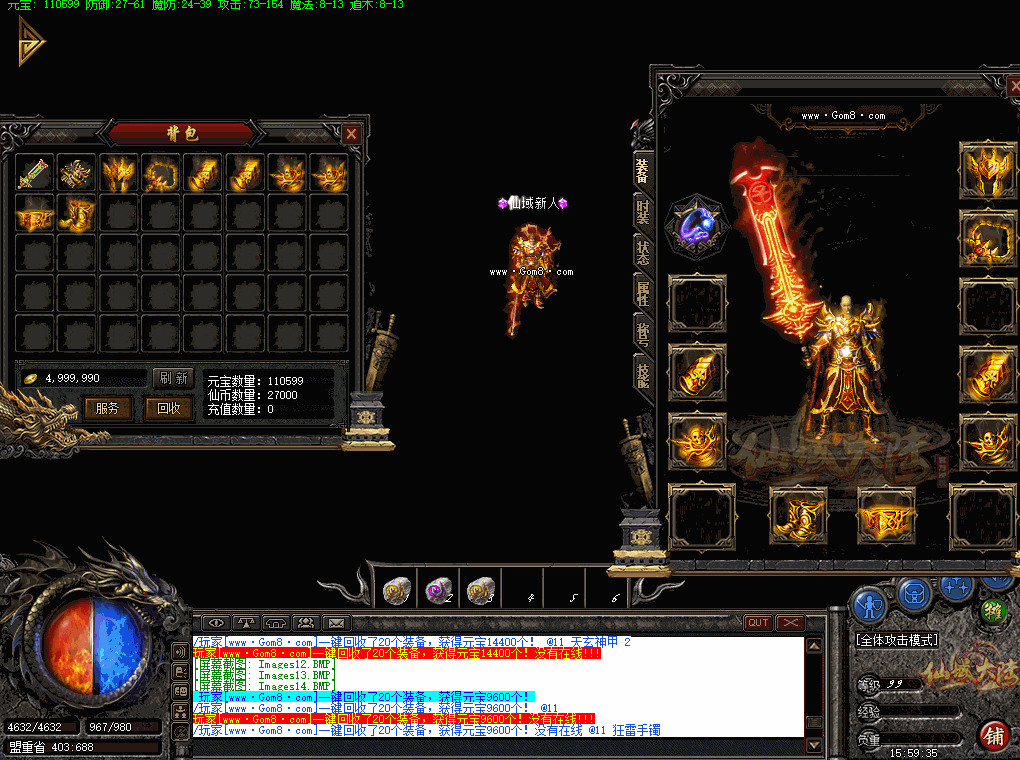The image size is (1020, 760).
Task: Open the 状态 status tab
Action: click(x=642, y=251)
